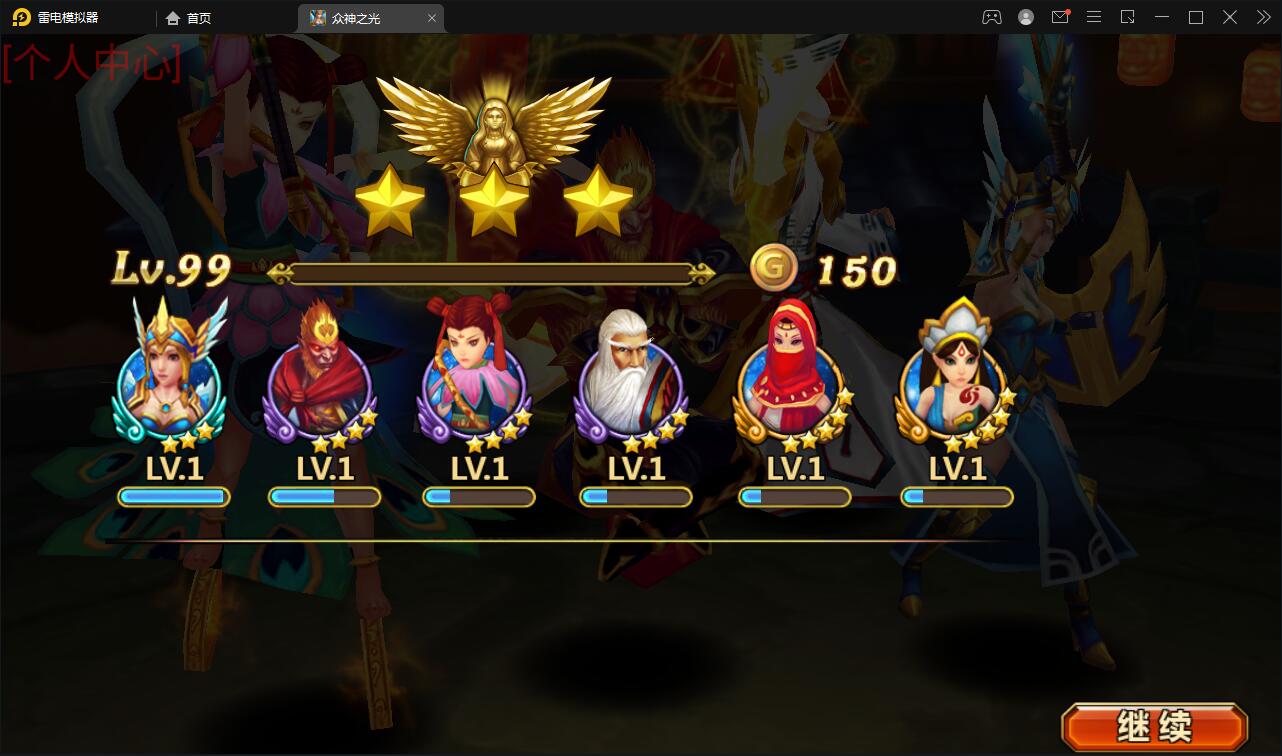Click the LDPlayer logo icon

tap(19, 16)
